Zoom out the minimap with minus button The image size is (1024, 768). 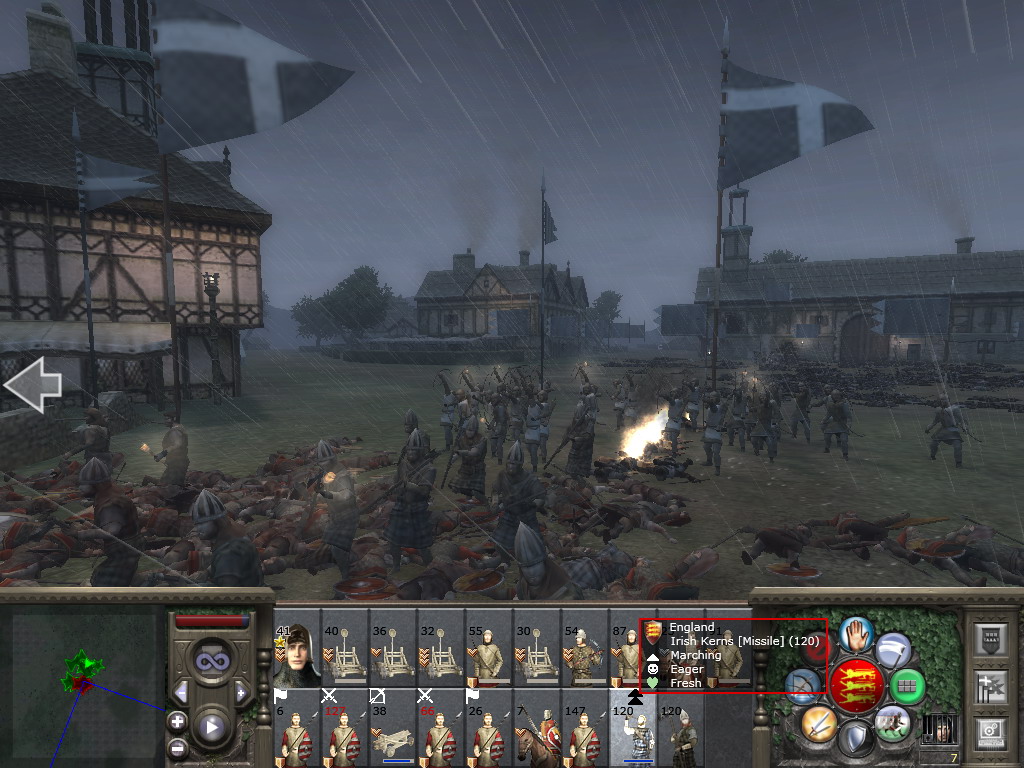[x=177, y=747]
